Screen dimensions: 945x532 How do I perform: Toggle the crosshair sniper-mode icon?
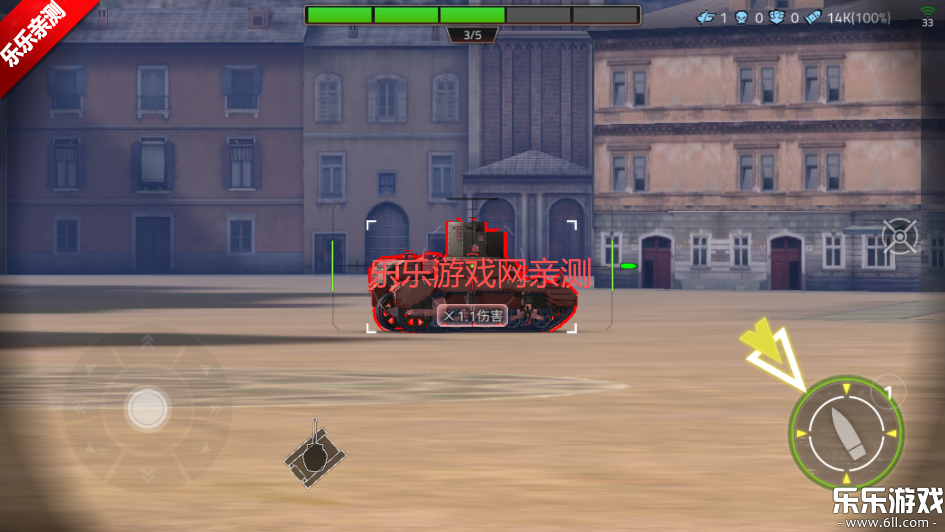tap(899, 237)
